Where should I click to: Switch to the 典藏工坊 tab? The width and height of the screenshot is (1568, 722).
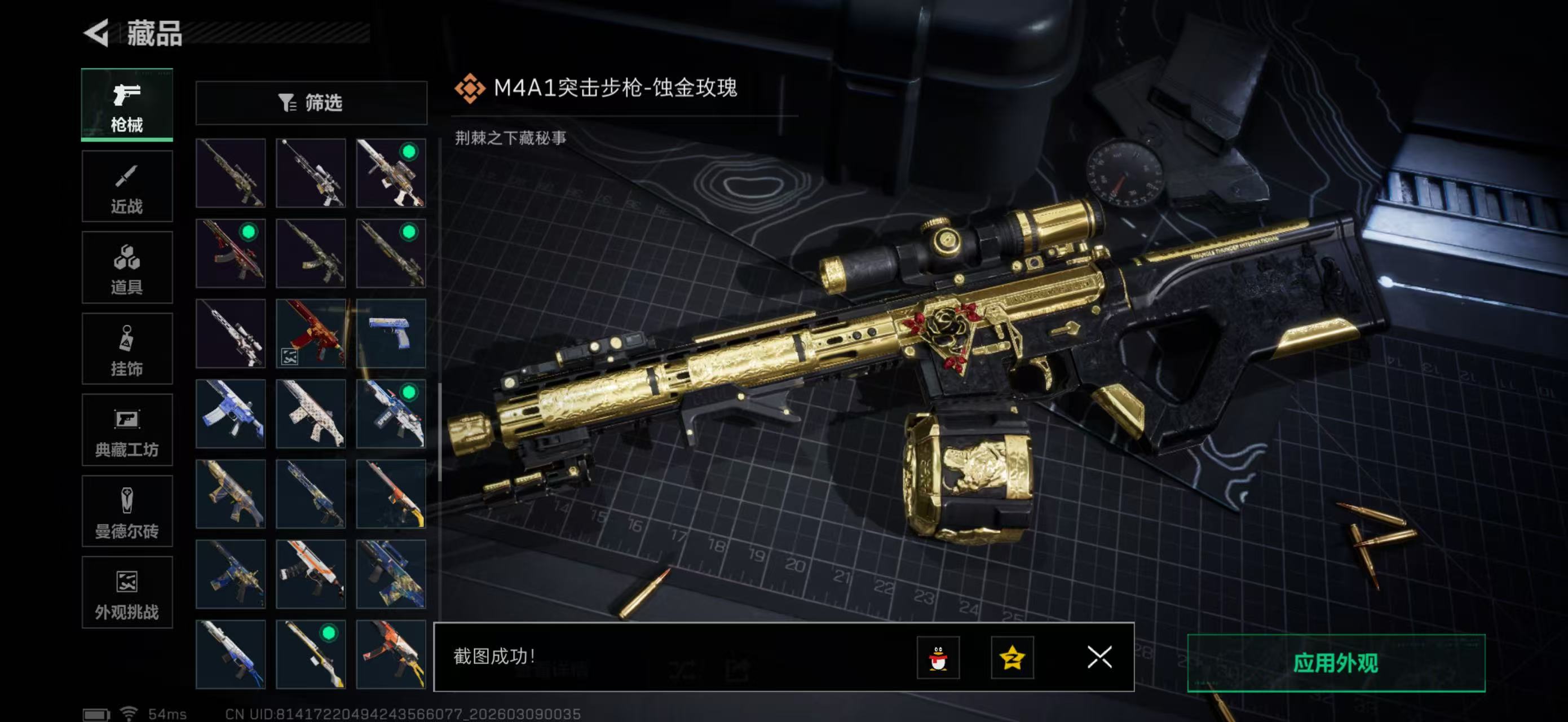[x=127, y=430]
